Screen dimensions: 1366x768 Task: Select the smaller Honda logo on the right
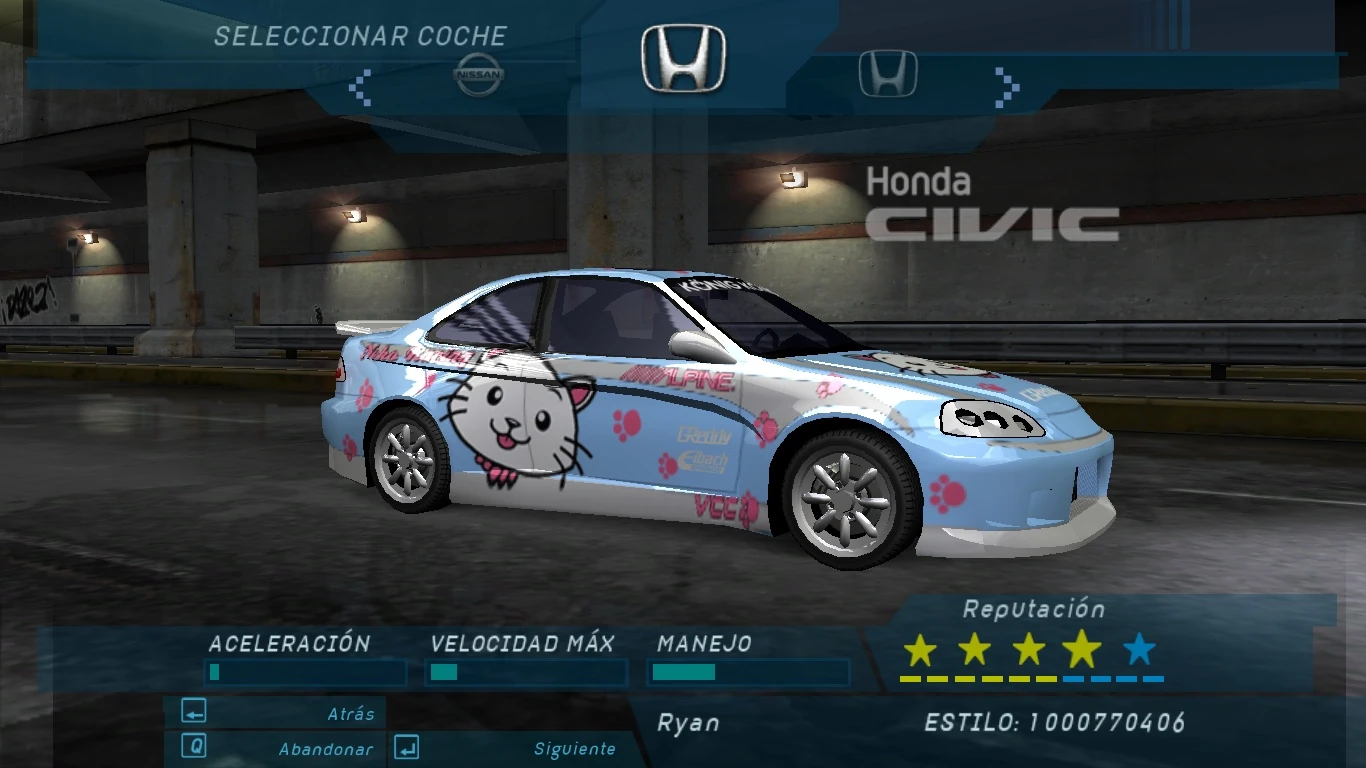click(x=888, y=72)
